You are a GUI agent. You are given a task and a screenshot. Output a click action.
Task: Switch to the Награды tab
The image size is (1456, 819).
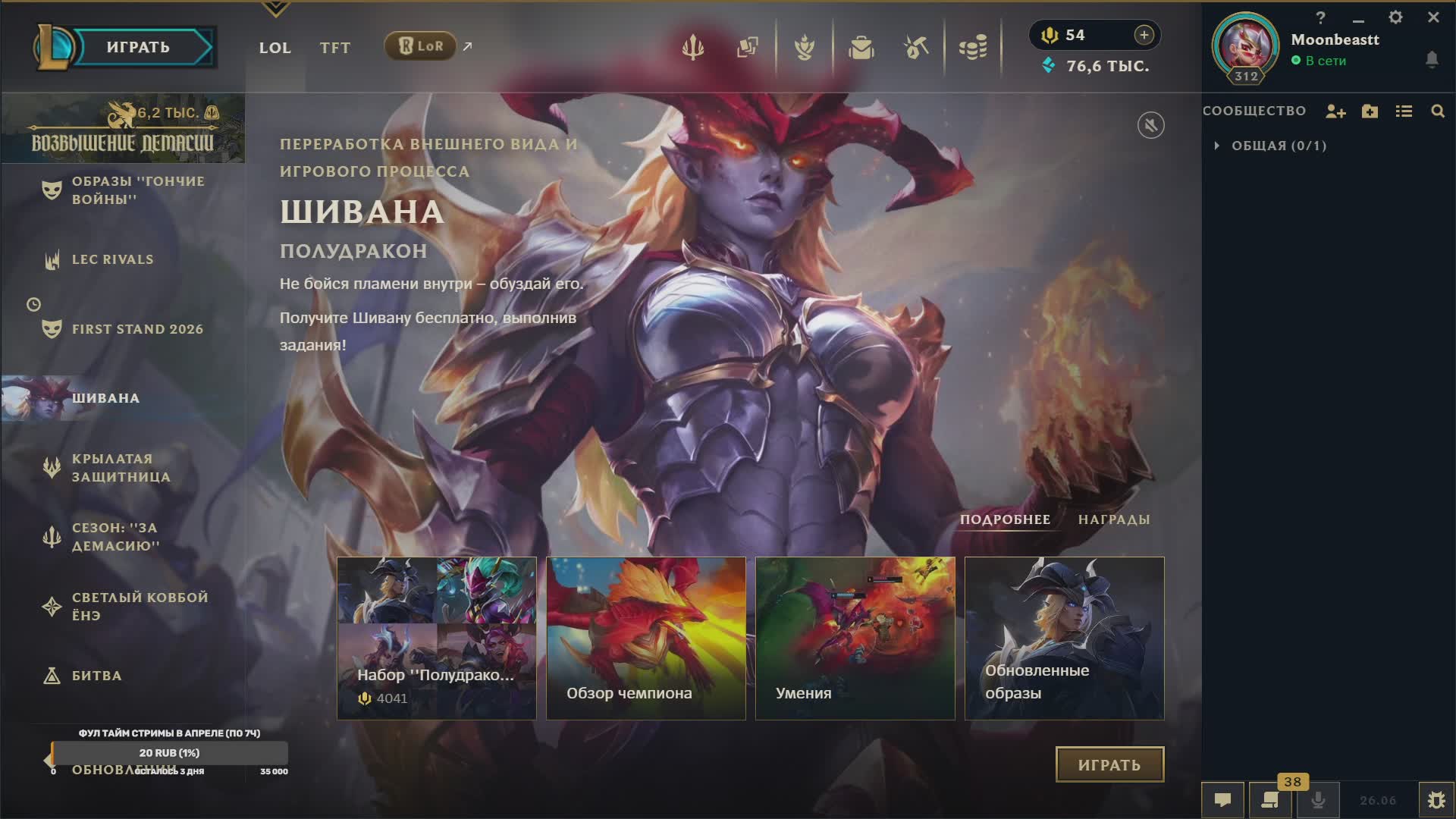point(1114,519)
